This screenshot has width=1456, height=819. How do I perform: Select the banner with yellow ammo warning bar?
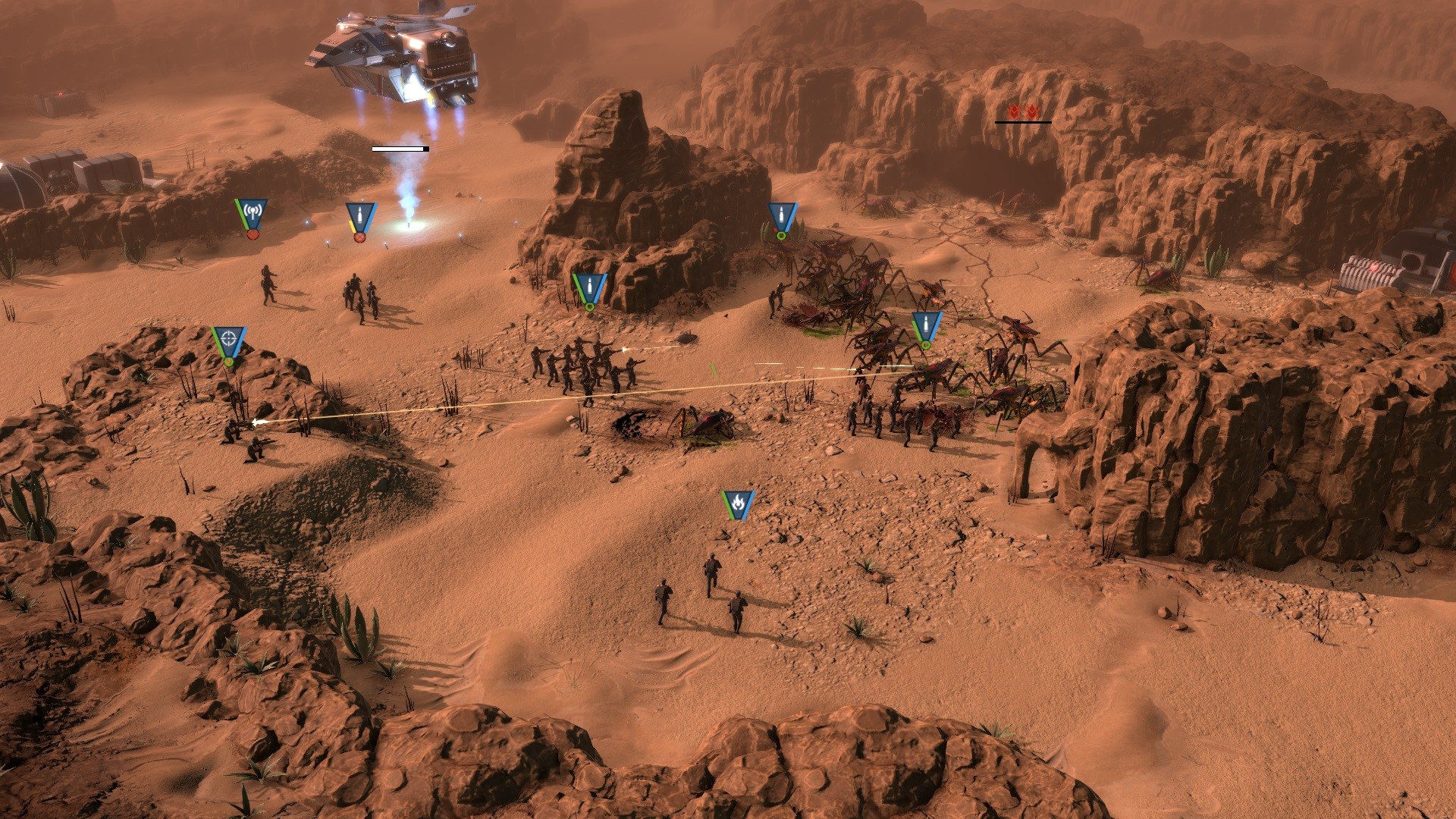(x=359, y=216)
